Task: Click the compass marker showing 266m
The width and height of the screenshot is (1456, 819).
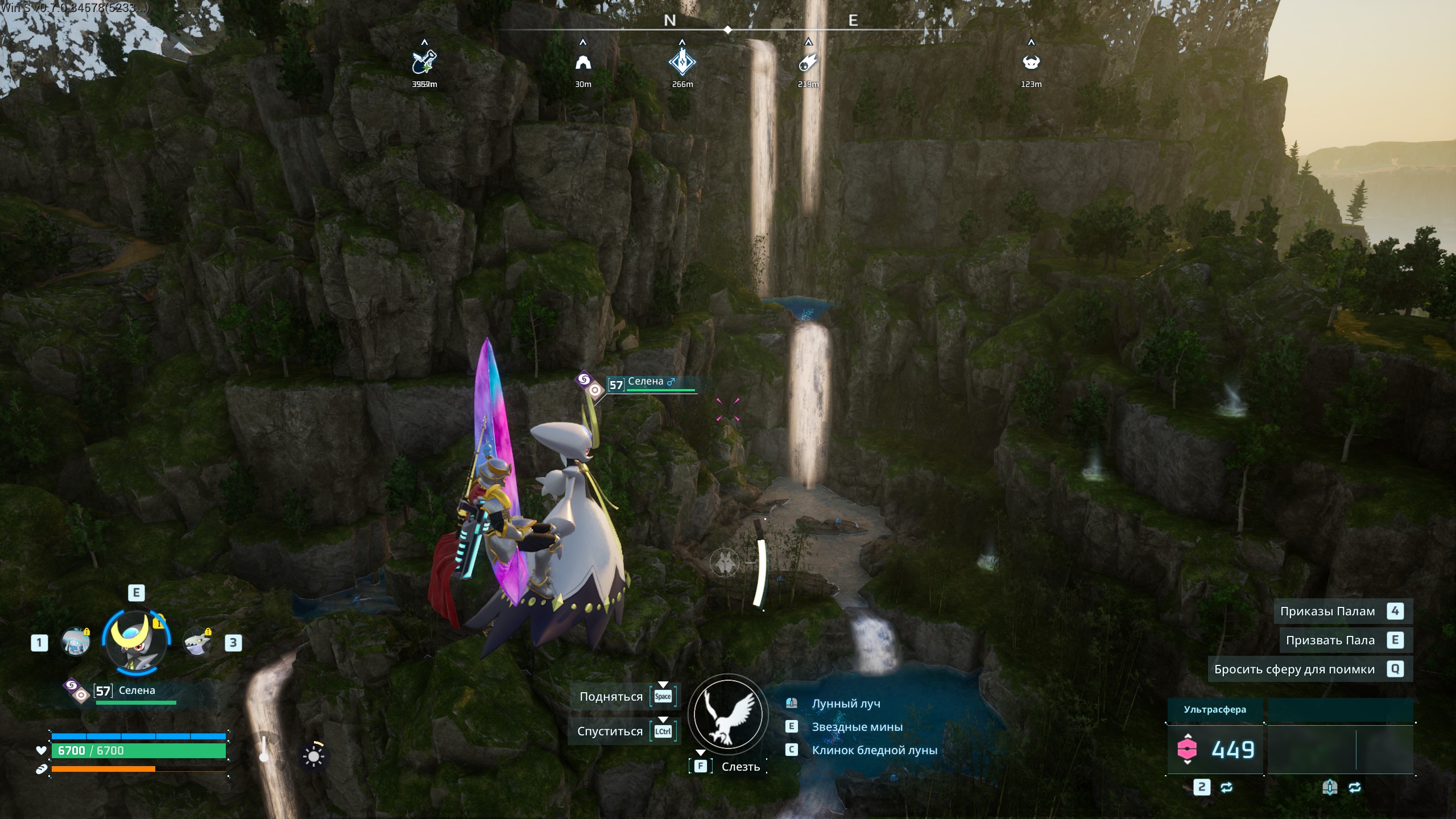Action: [682, 62]
